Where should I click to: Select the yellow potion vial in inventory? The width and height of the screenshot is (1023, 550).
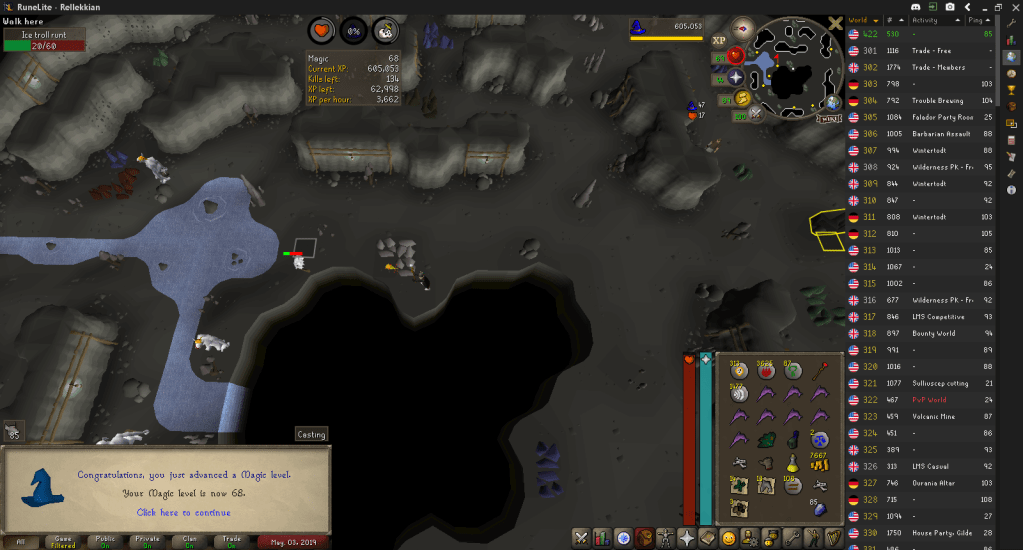(792, 462)
